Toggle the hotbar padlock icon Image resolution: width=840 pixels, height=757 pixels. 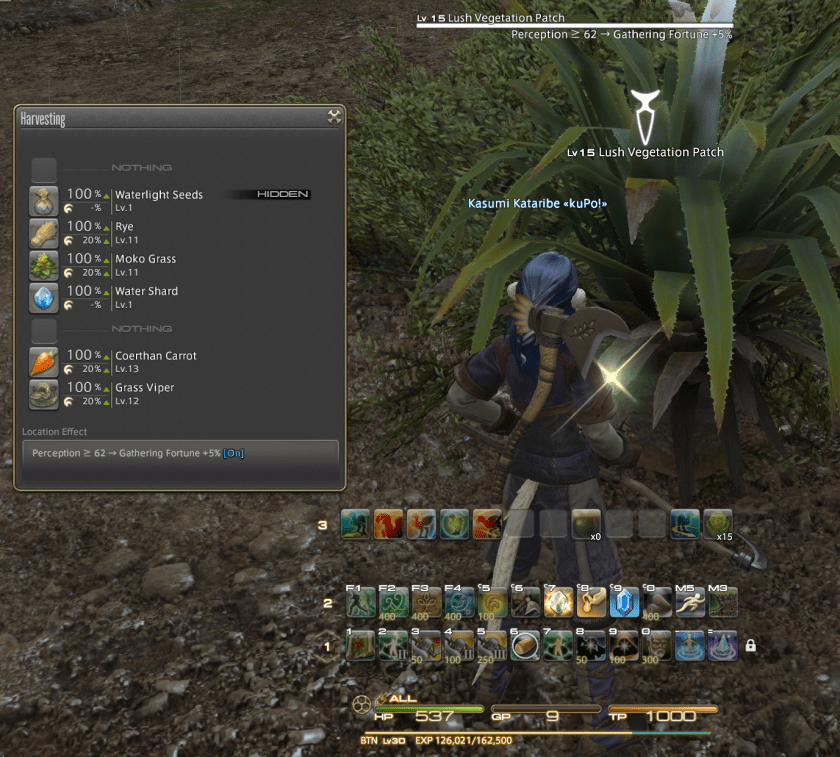pos(750,646)
